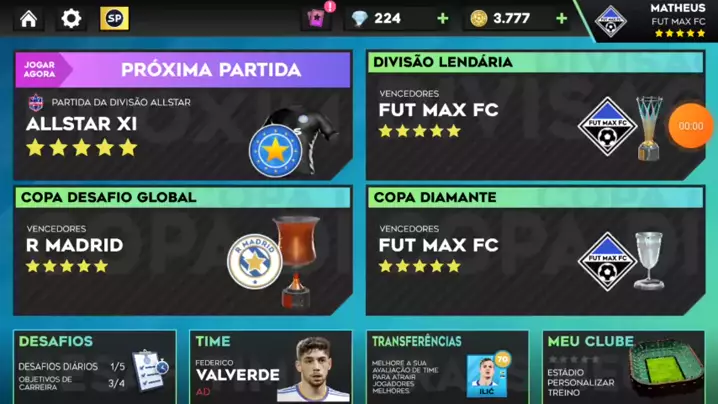Add more diamonds with plus button

(442, 18)
